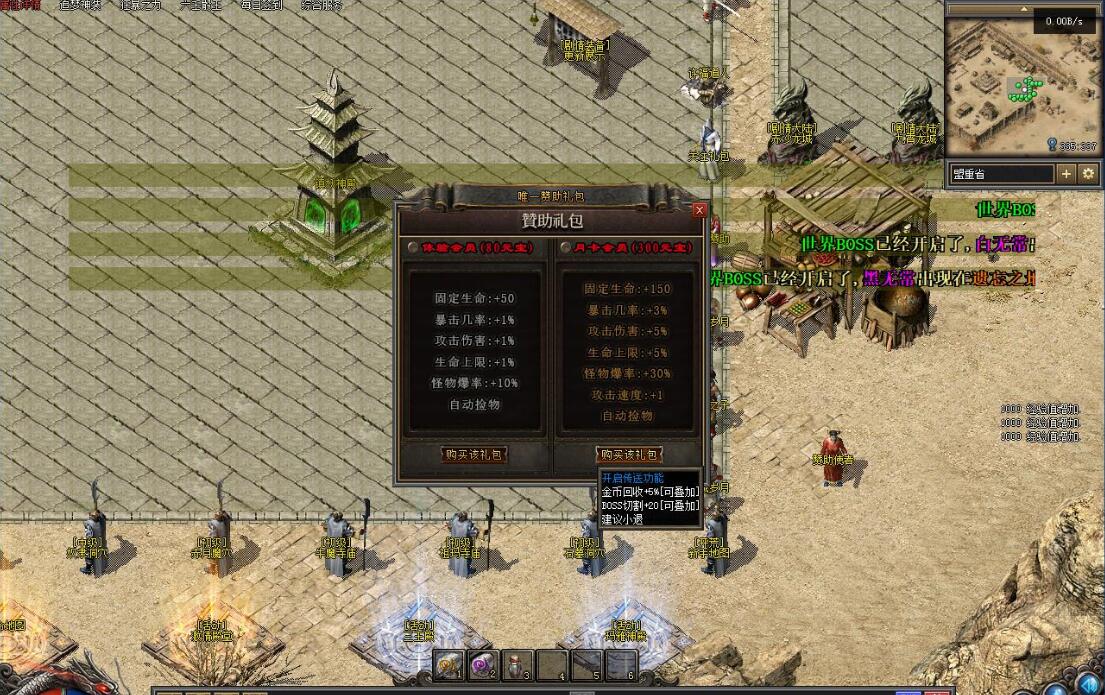The height and width of the screenshot is (695, 1105).
Task: Use the scroll item in hotbar slot 1
Action: [448, 664]
